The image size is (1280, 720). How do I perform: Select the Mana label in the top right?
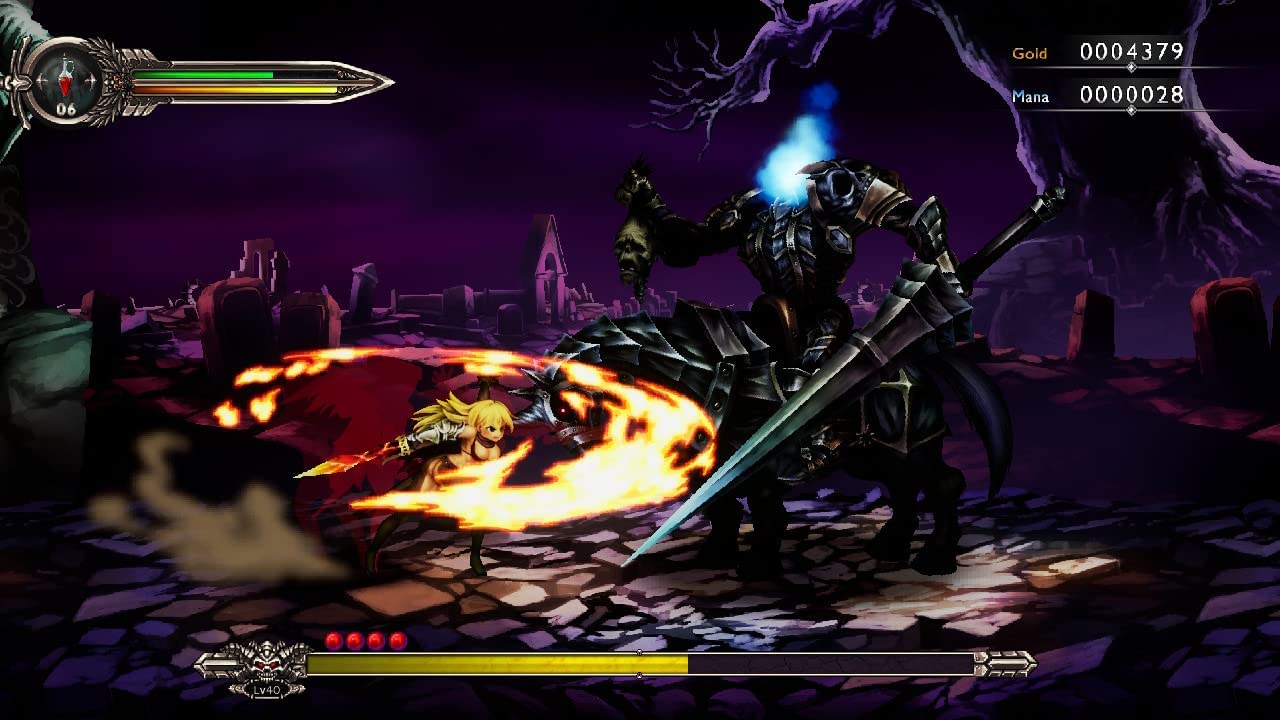[1029, 94]
